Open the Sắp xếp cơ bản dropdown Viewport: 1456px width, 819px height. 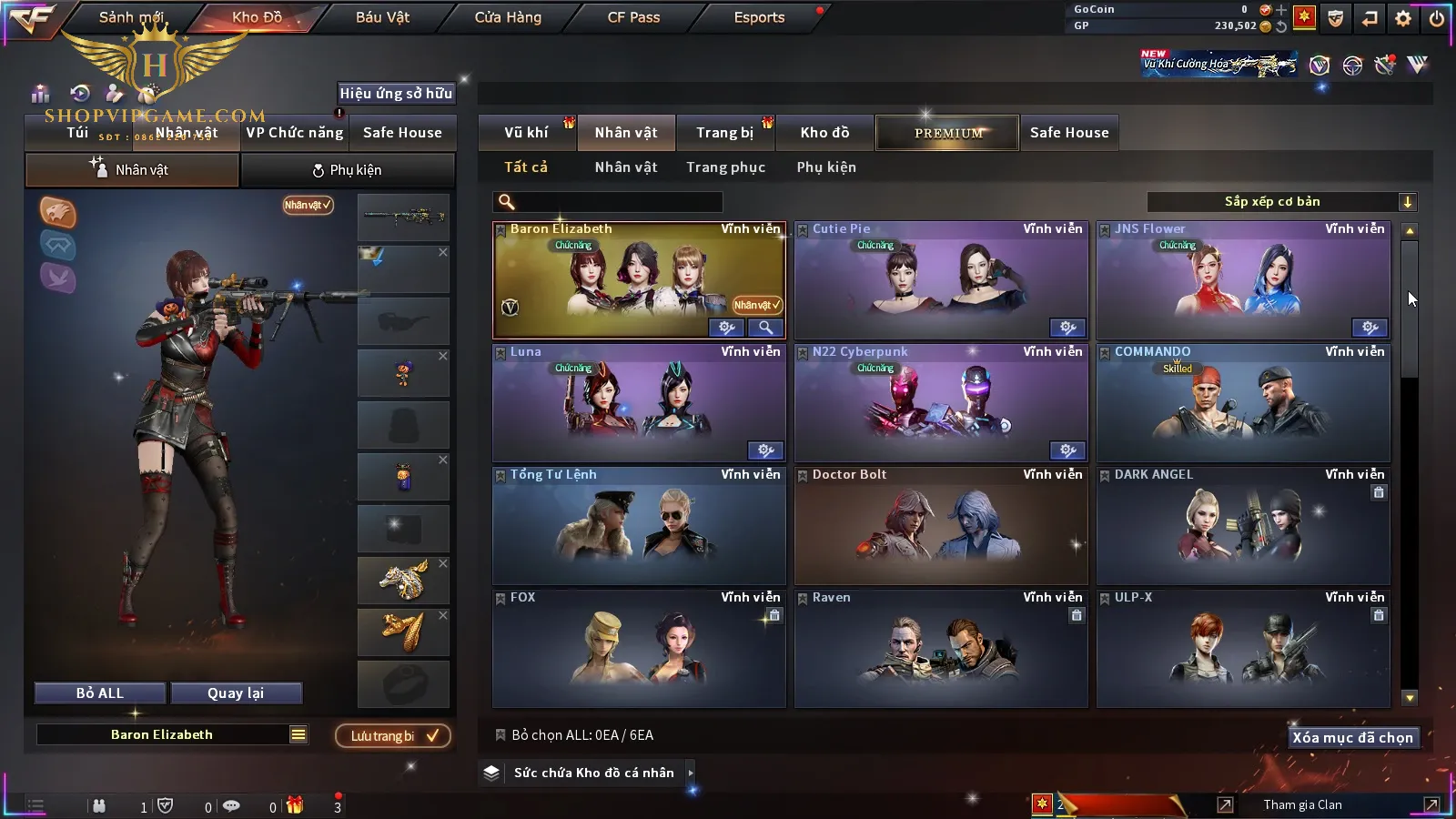click(1281, 202)
